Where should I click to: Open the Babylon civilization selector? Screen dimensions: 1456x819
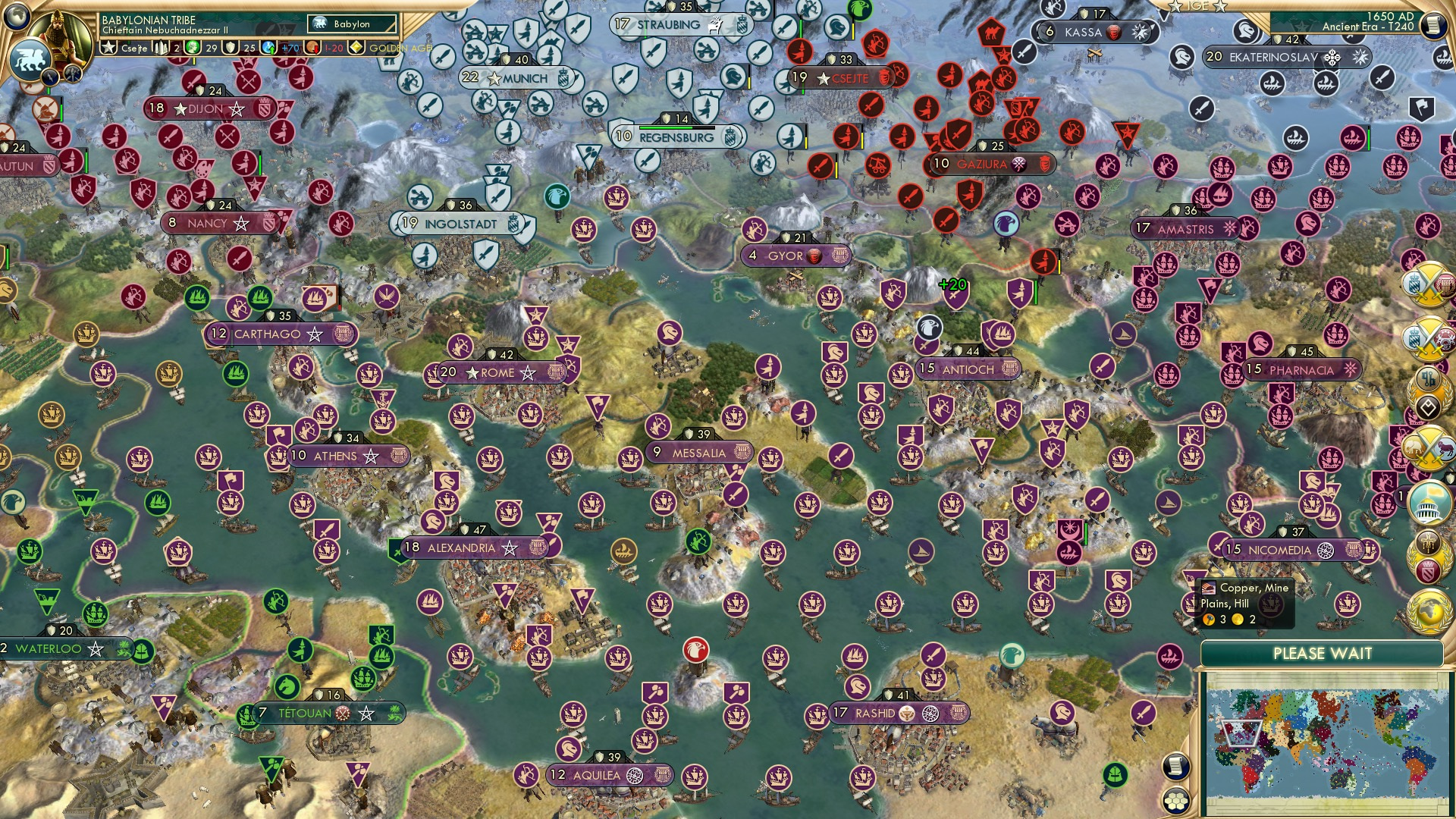click(x=353, y=24)
